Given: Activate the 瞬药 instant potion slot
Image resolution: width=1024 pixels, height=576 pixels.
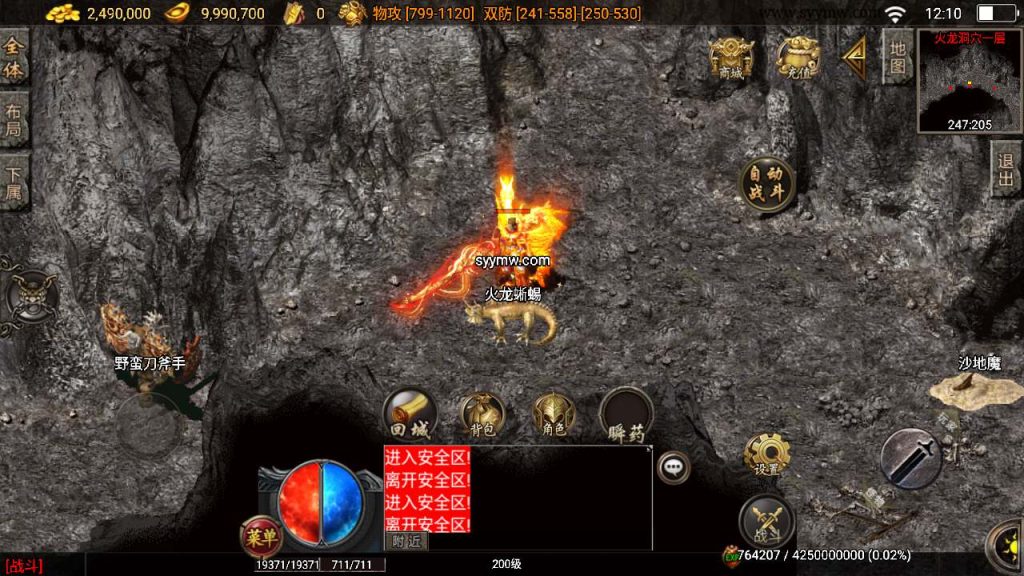Looking at the screenshot, I should [x=626, y=414].
